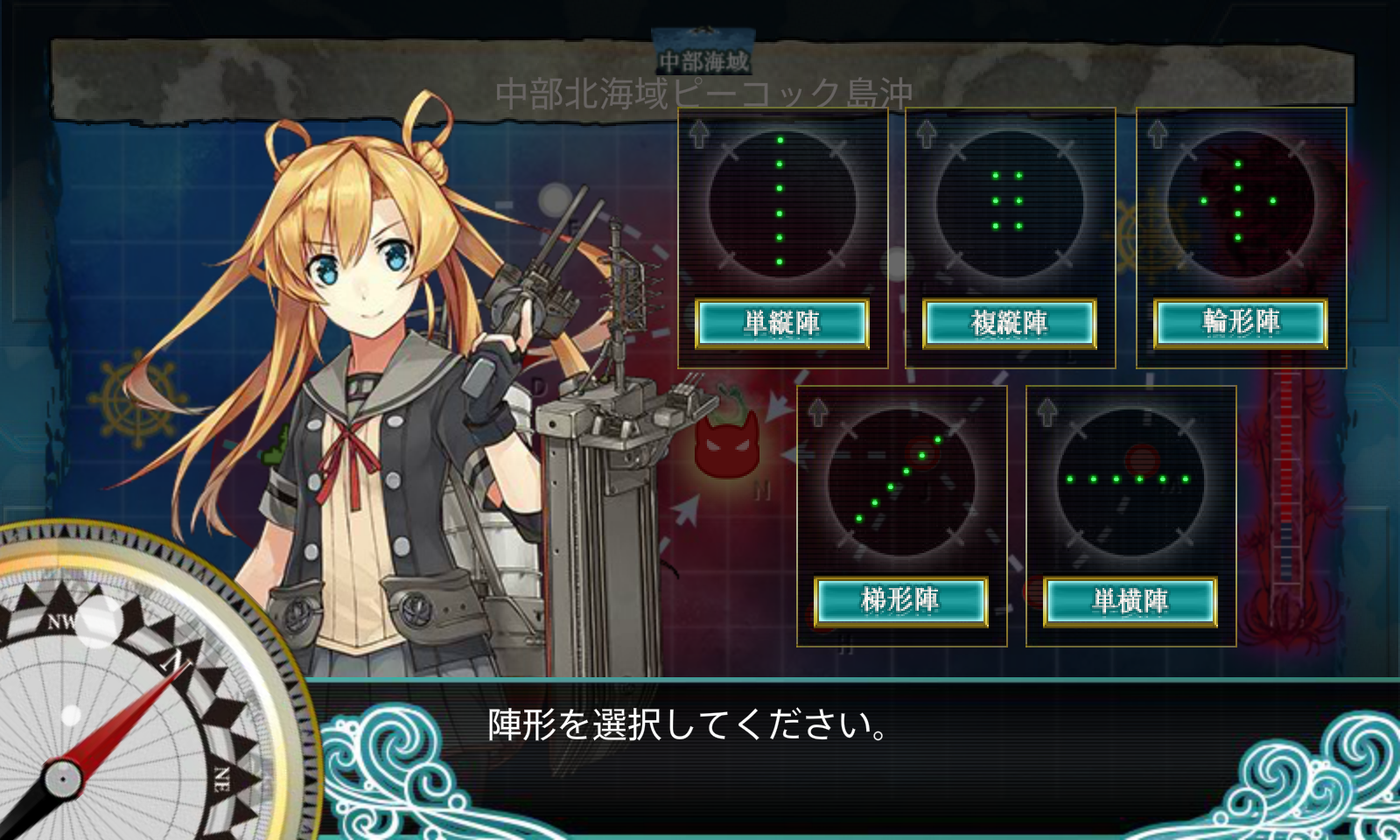Screen dimensions: 1400x840
Task: Select the 単縦陣 line ahead formation
Action: (x=781, y=324)
